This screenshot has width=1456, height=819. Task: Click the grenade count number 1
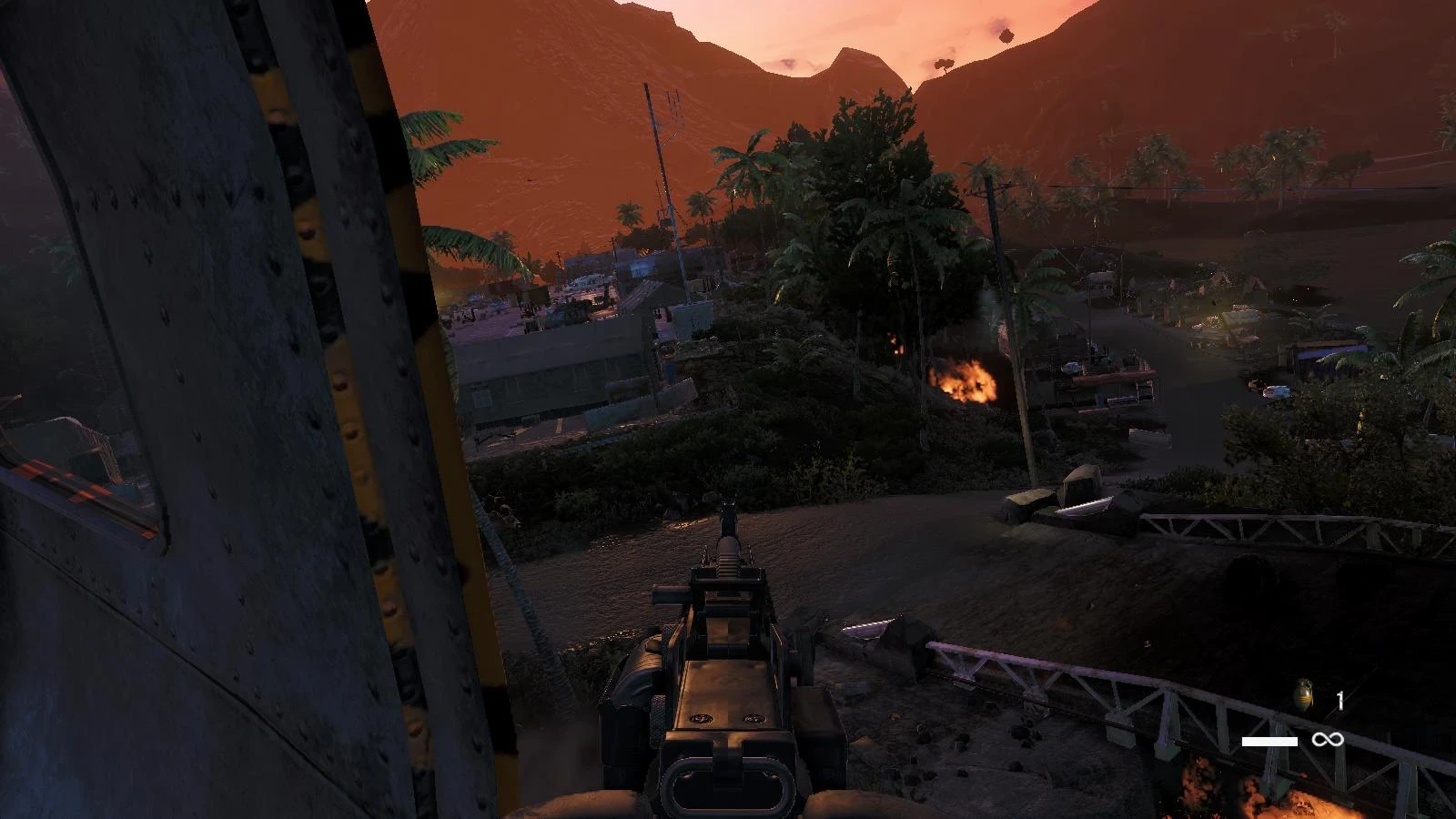pyautogui.click(x=1341, y=699)
